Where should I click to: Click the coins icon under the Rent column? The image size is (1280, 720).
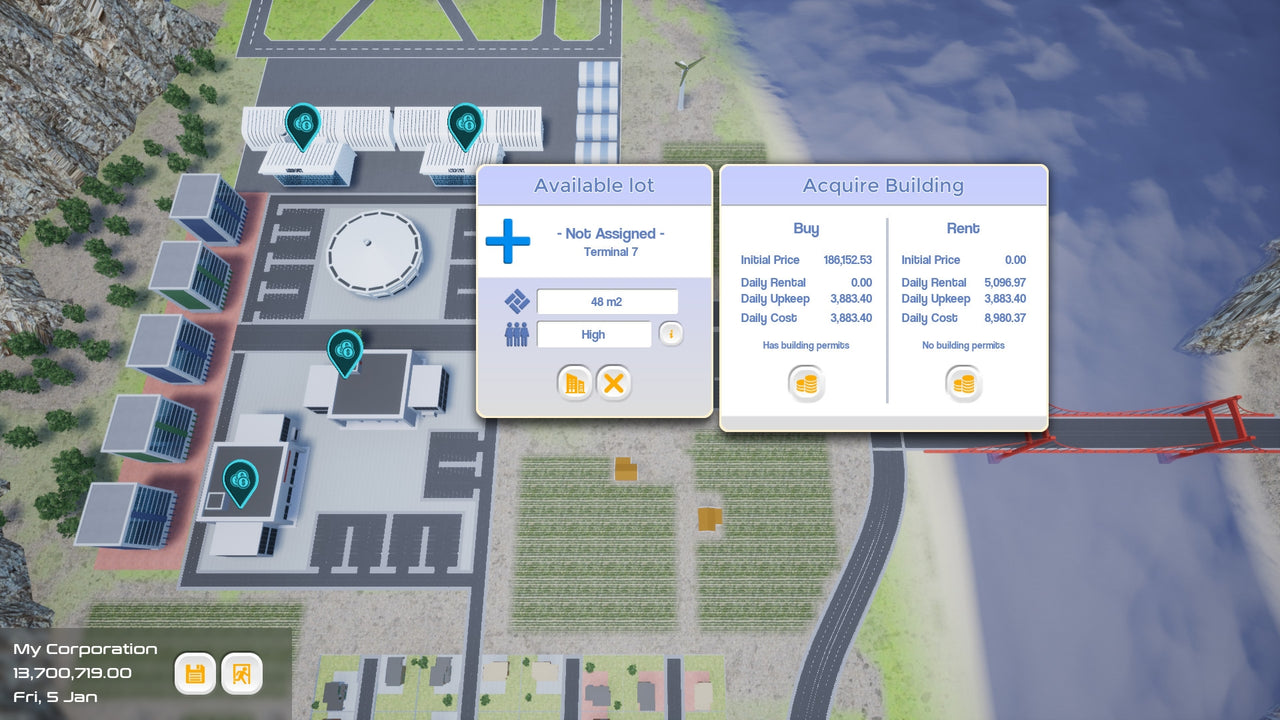tap(963, 383)
